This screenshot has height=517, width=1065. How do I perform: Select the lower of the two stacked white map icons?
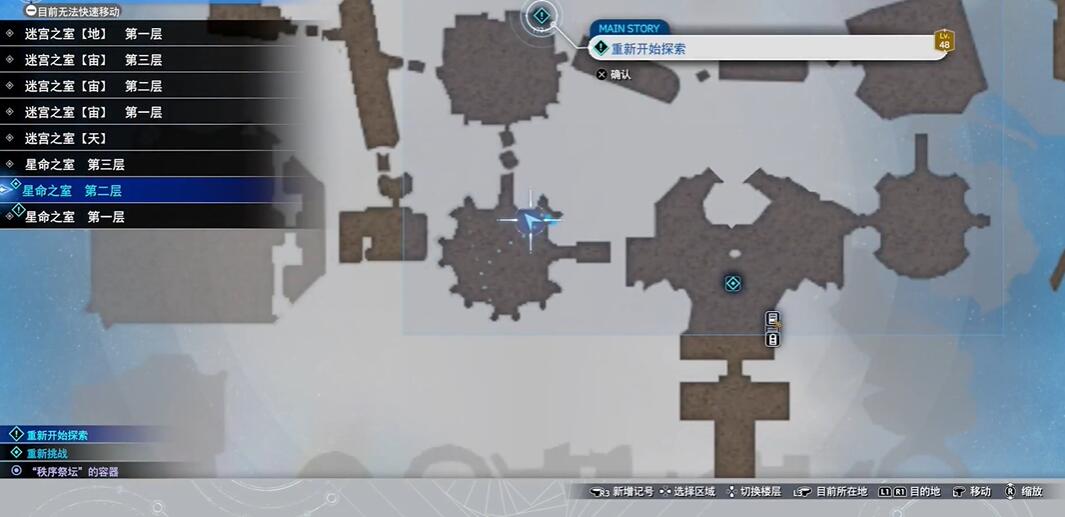point(772,339)
